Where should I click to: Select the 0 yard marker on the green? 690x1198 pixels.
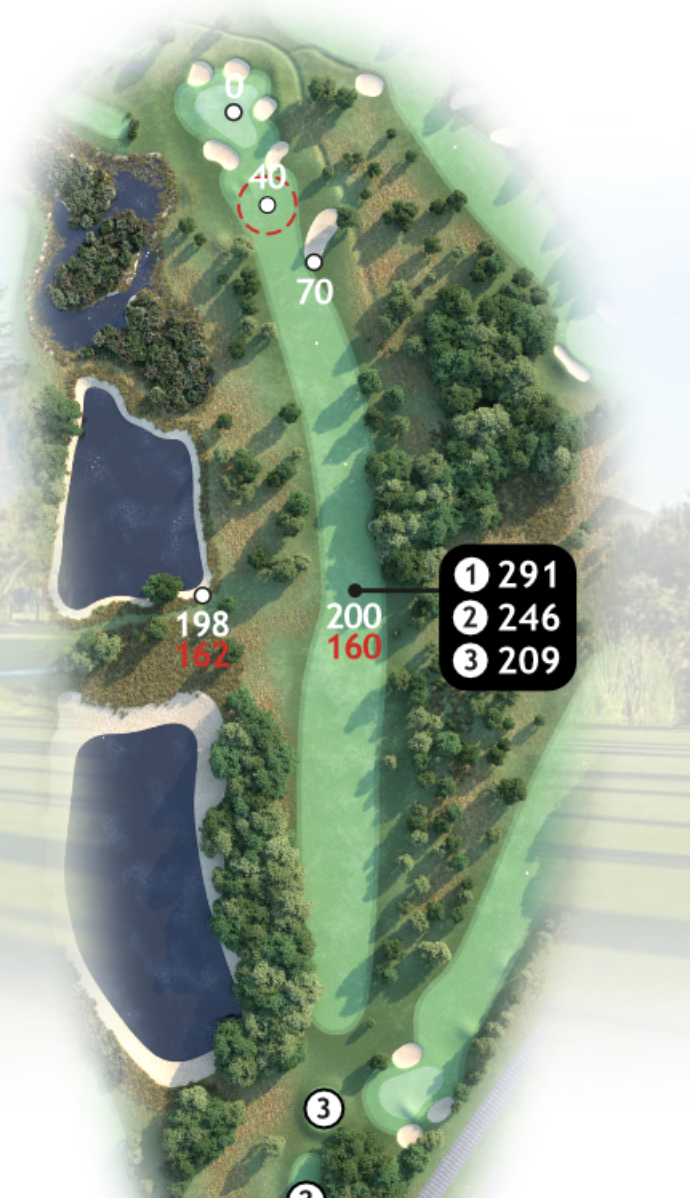point(233,112)
